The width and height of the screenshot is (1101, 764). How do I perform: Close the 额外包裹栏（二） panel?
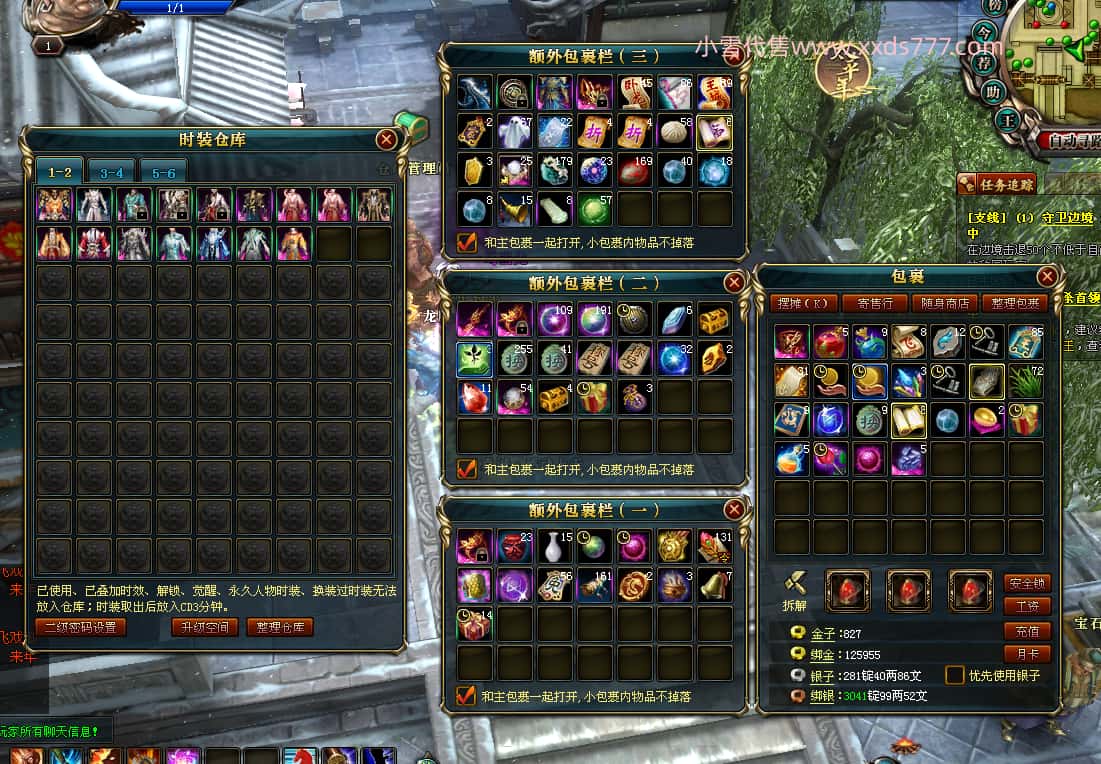734,283
